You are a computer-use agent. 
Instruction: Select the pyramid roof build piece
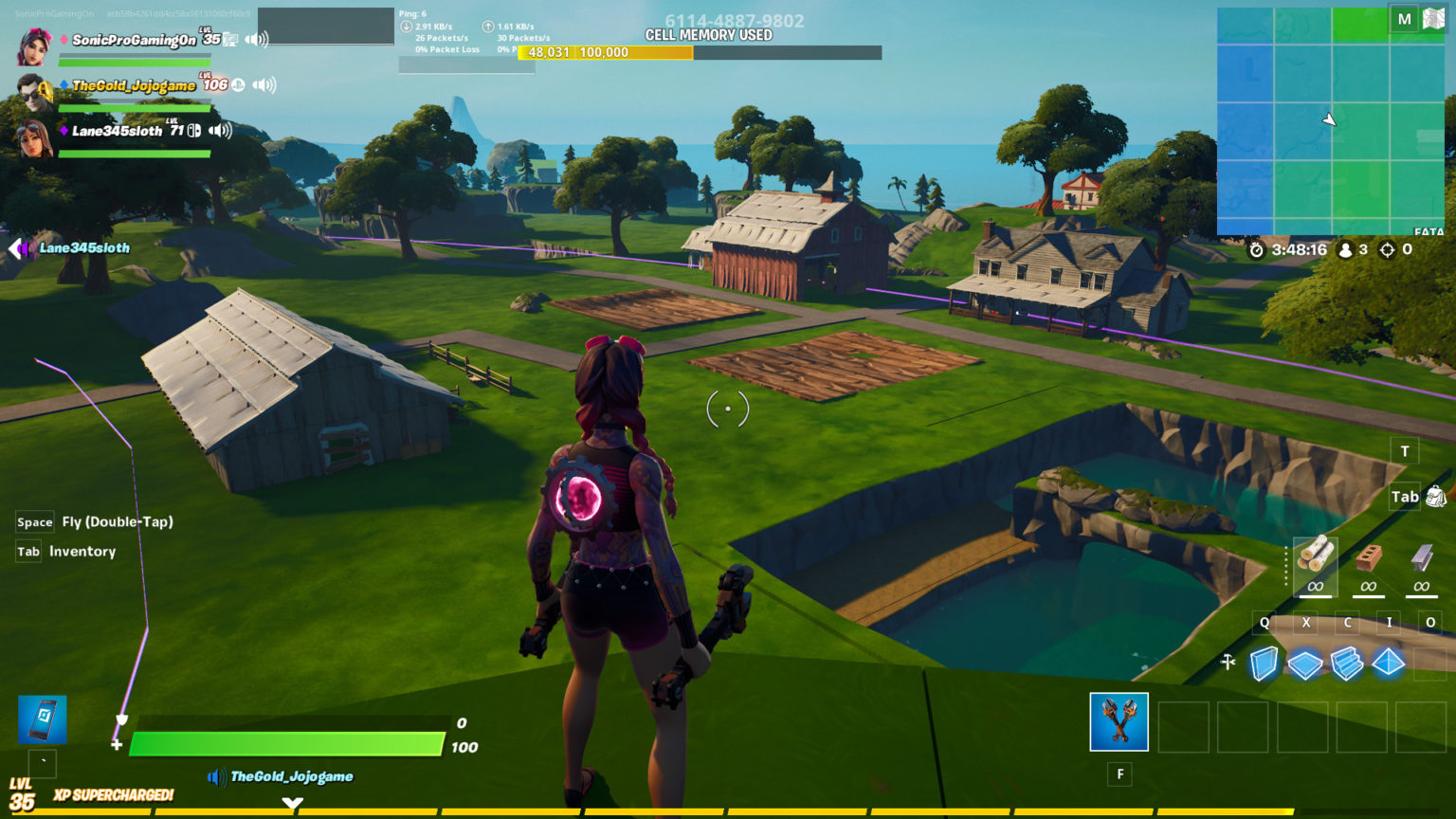1388,664
